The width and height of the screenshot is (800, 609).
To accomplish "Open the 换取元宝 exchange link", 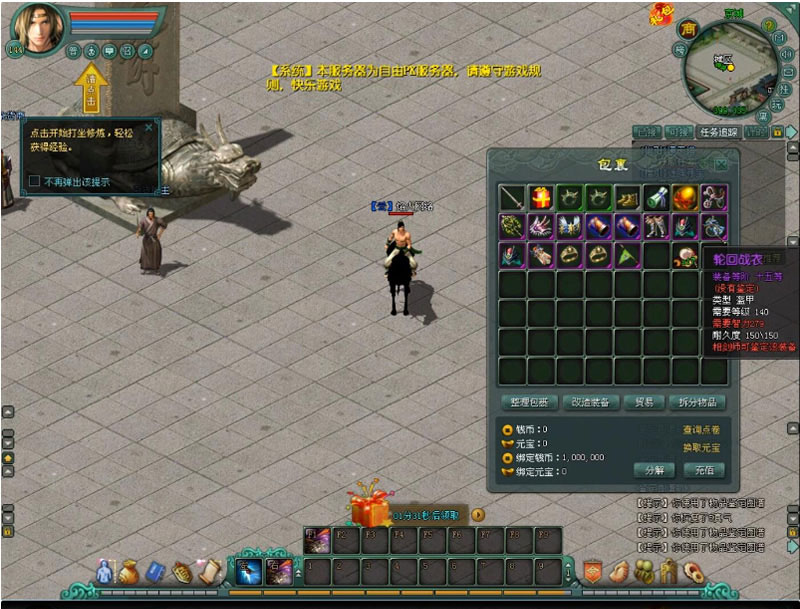I will [x=702, y=448].
